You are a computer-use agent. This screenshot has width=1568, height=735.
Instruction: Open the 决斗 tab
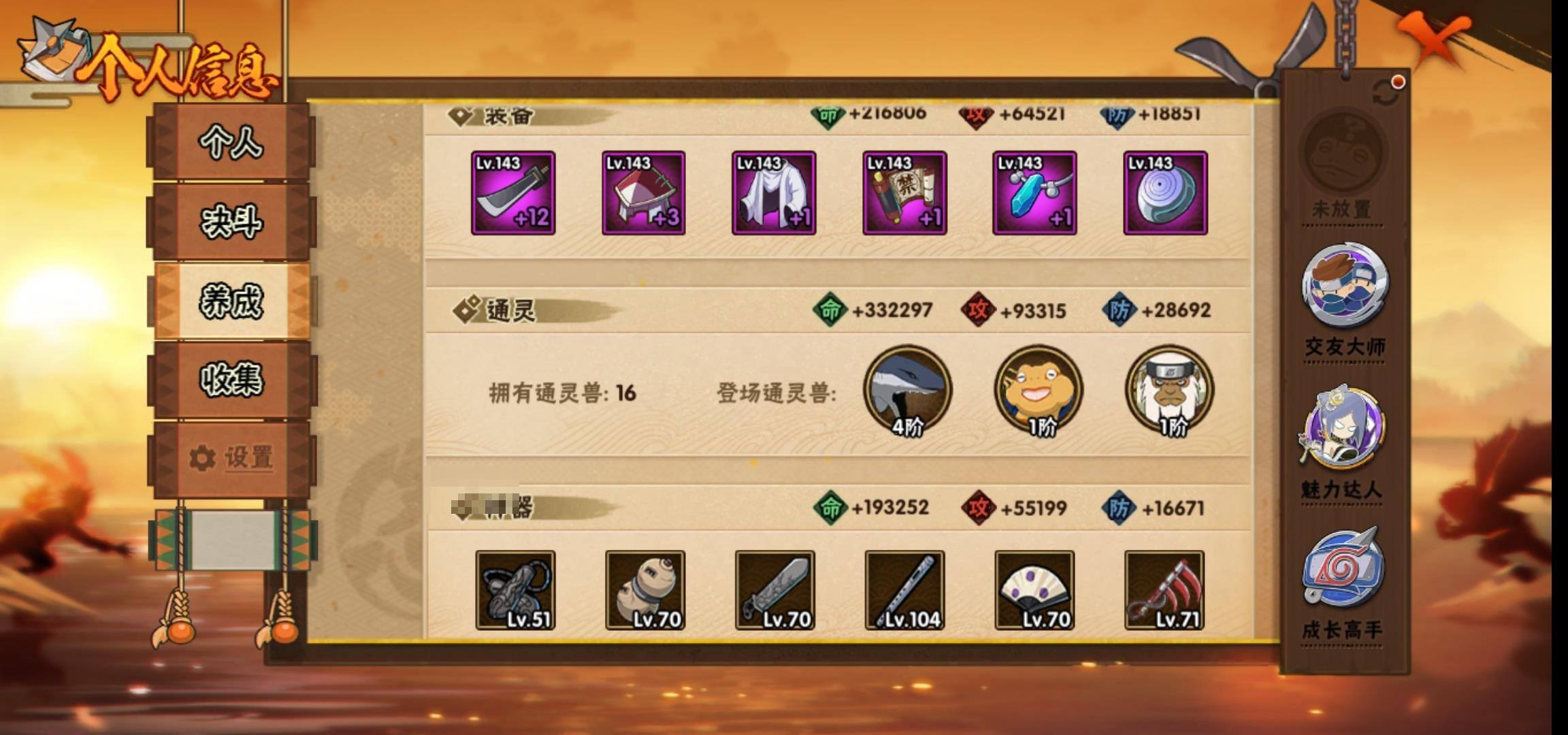click(x=231, y=221)
